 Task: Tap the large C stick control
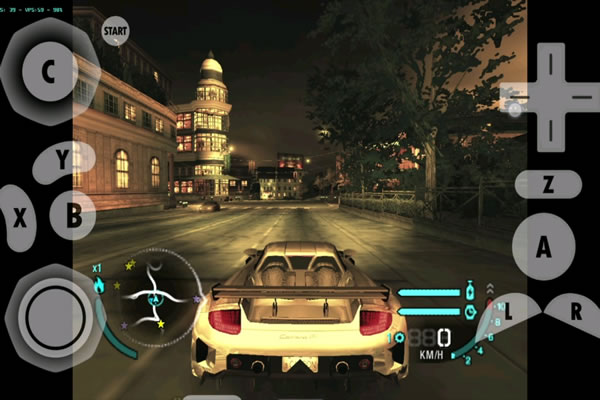[x=47, y=70]
